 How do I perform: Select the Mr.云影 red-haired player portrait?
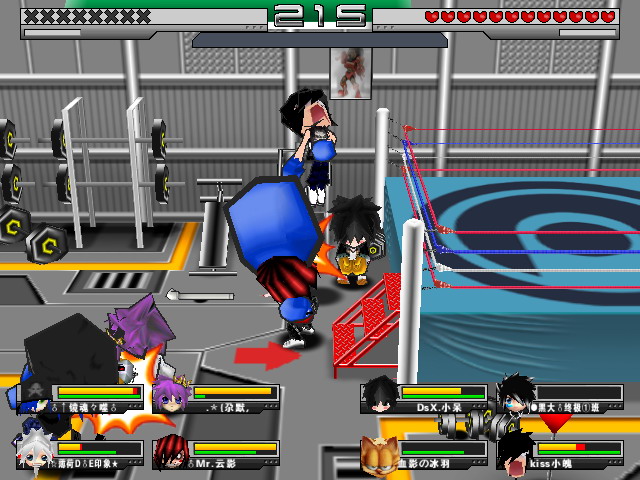(x=170, y=453)
